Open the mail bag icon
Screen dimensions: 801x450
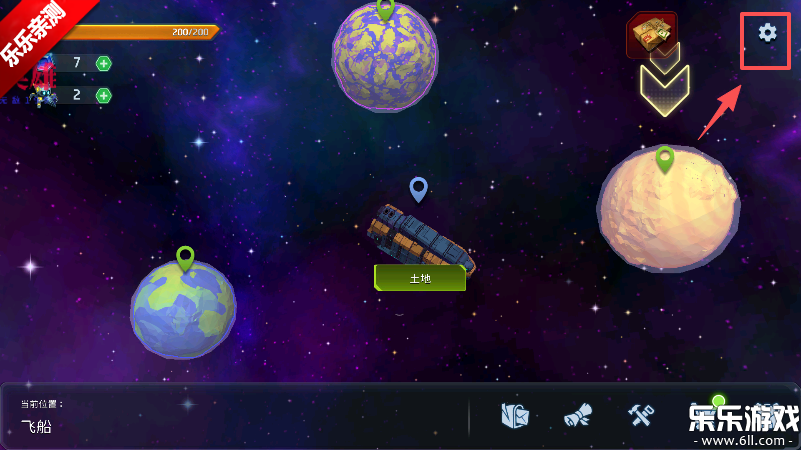tap(515, 416)
